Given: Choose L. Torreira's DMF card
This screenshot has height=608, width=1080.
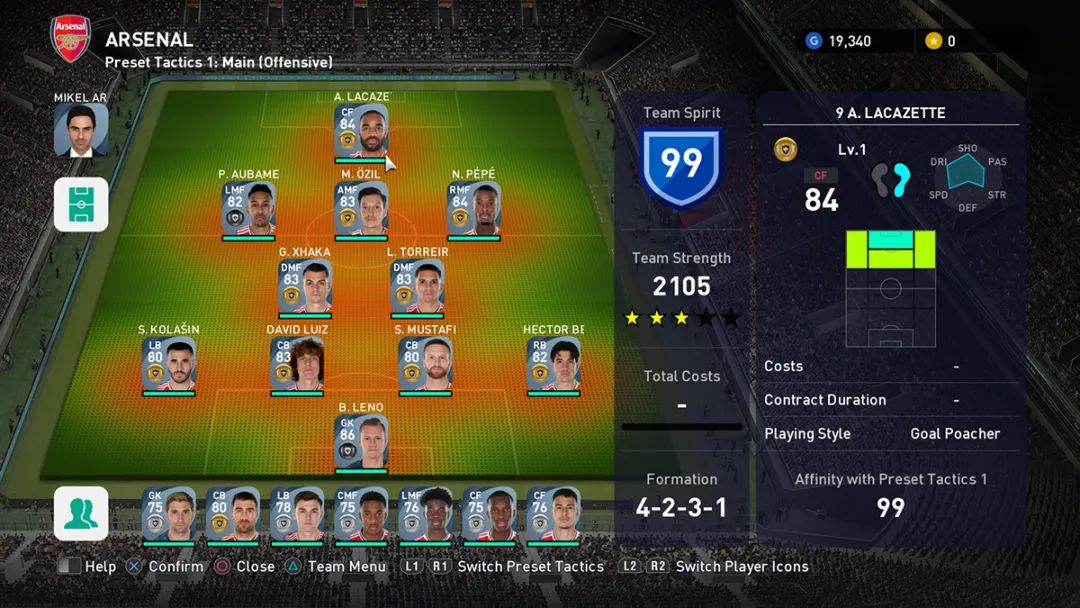Looking at the screenshot, I should point(417,286).
